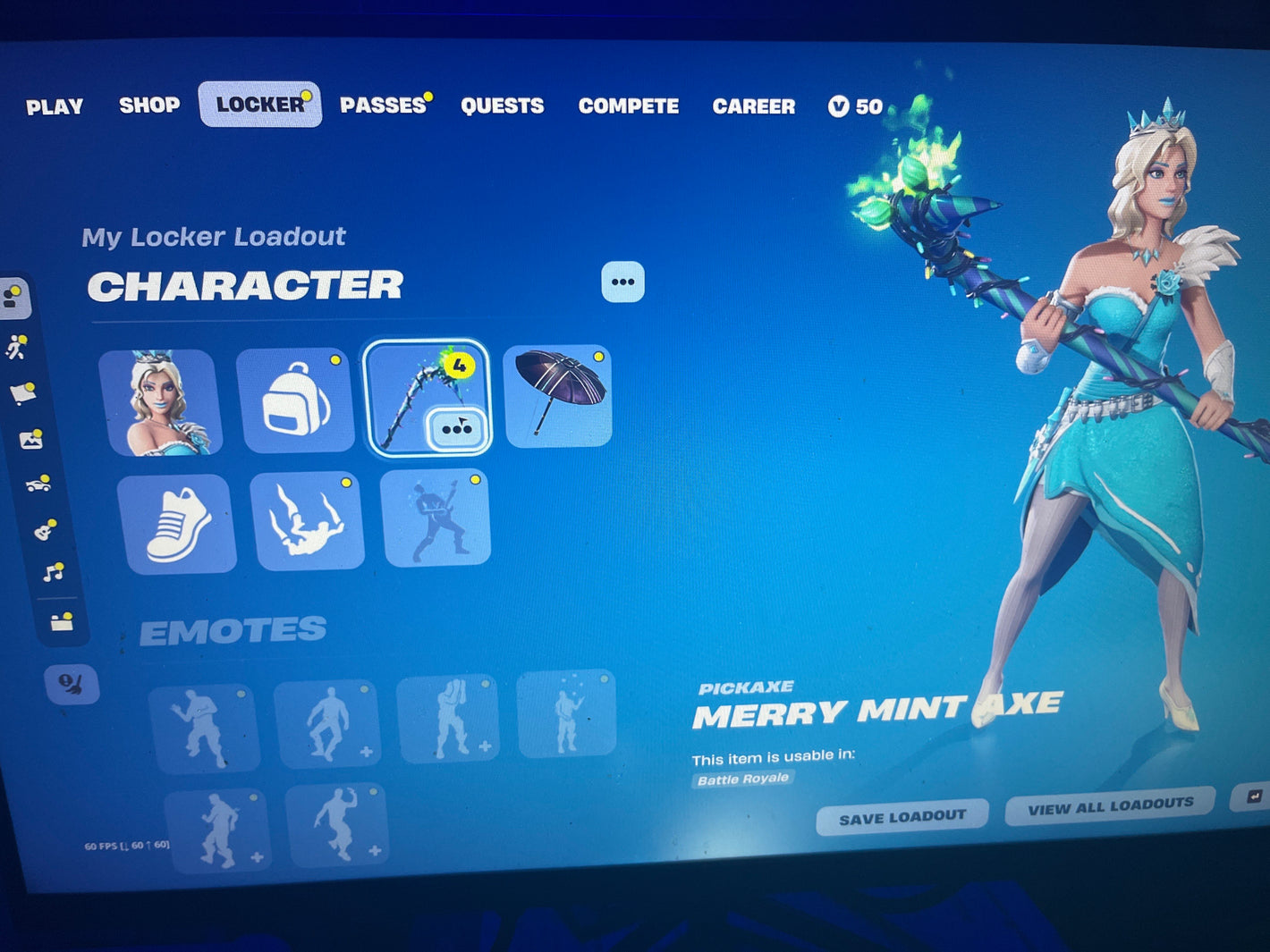Viewport: 1270px width, 952px height.
Task: Switch to the PASSES tab
Action: 383,105
